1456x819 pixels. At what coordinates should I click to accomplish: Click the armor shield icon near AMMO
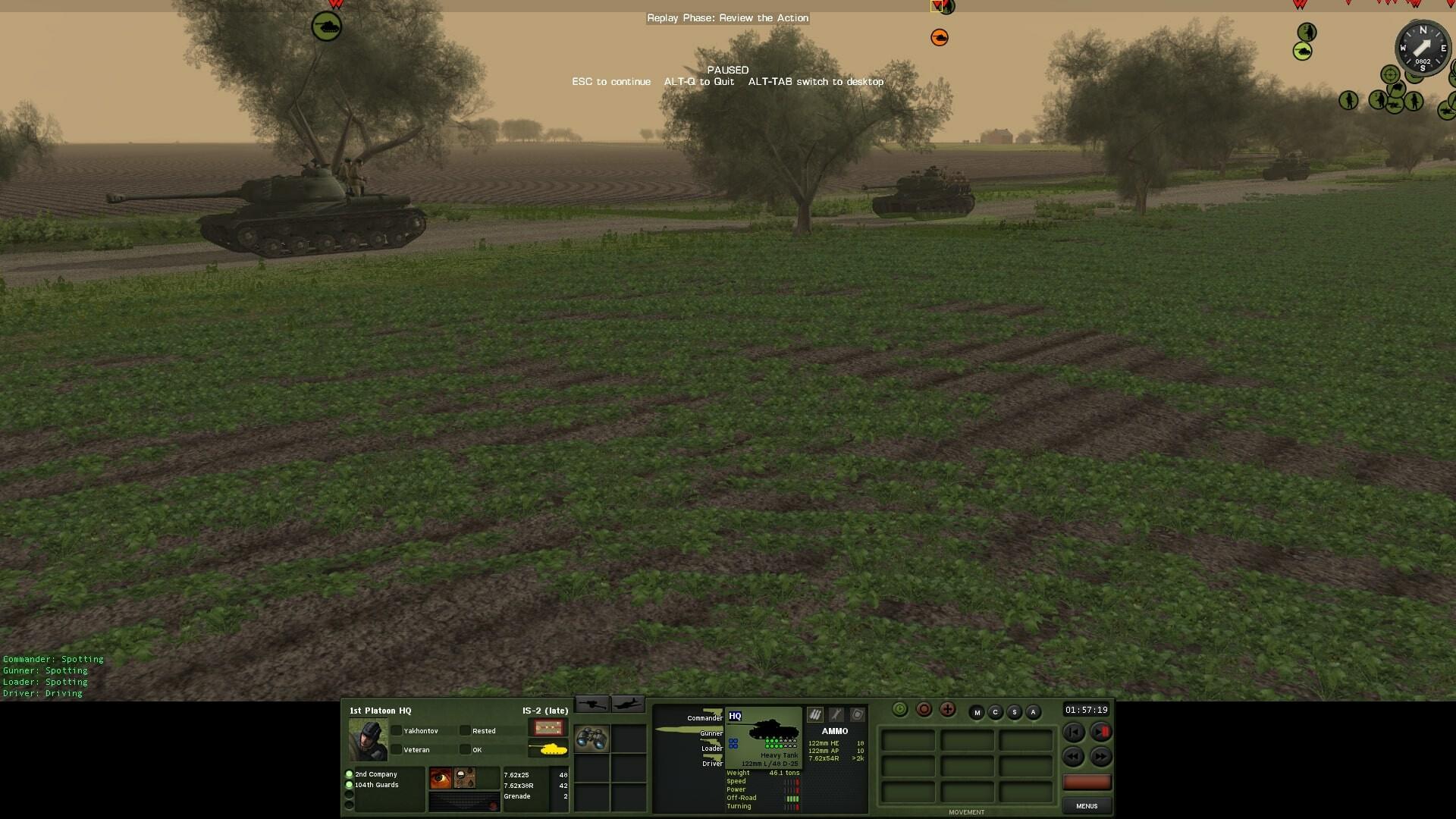(857, 714)
